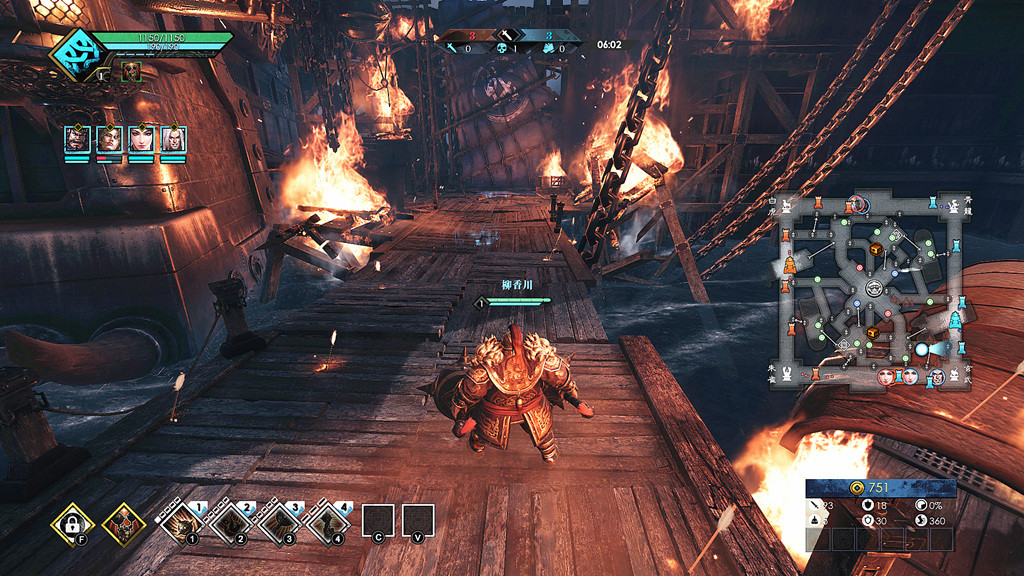The height and width of the screenshot is (576, 1024).
Task: Ping the large orange base on minimap
Action: (791, 265)
